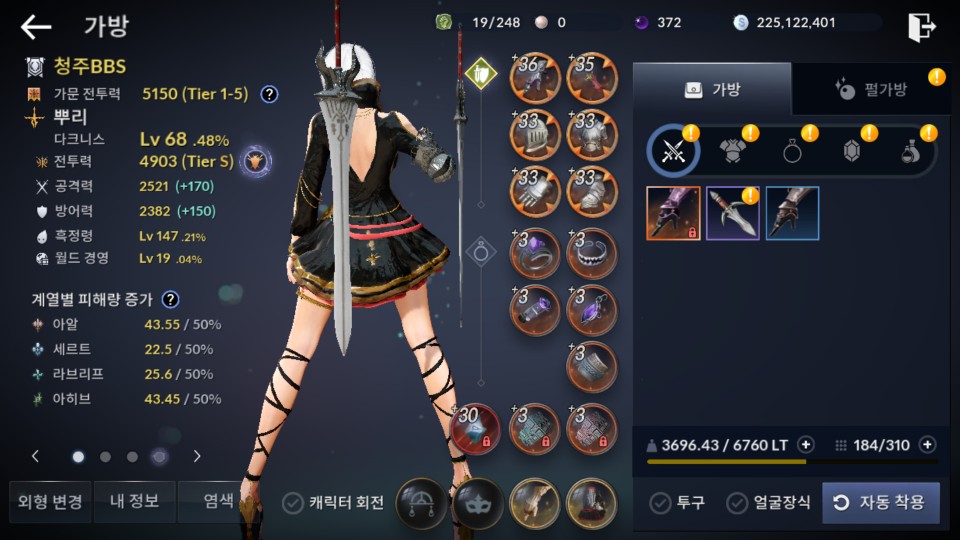960x540 pixels.
Task: Show the armor category items
Action: (734, 151)
